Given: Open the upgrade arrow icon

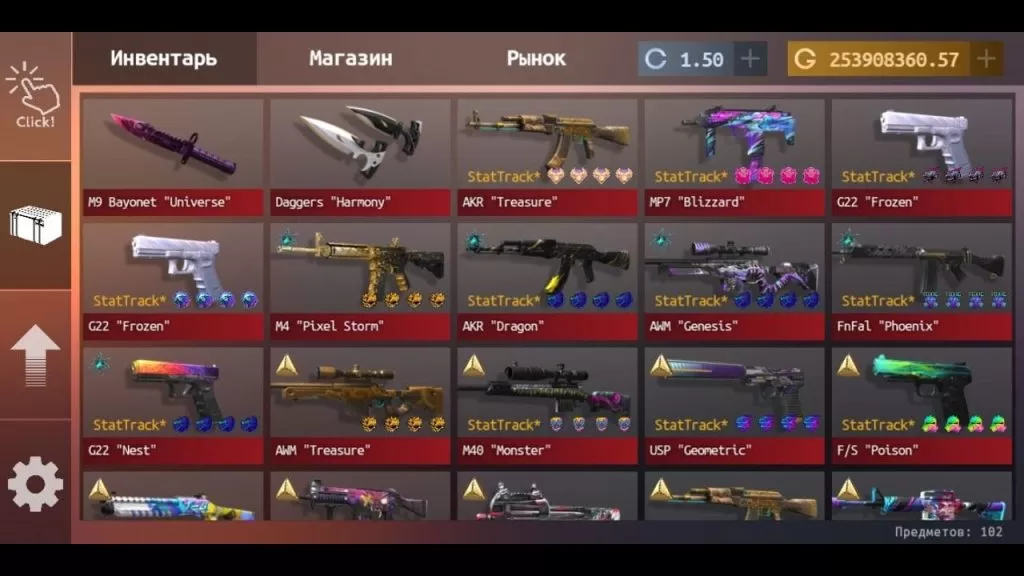Looking at the screenshot, I should [x=35, y=355].
